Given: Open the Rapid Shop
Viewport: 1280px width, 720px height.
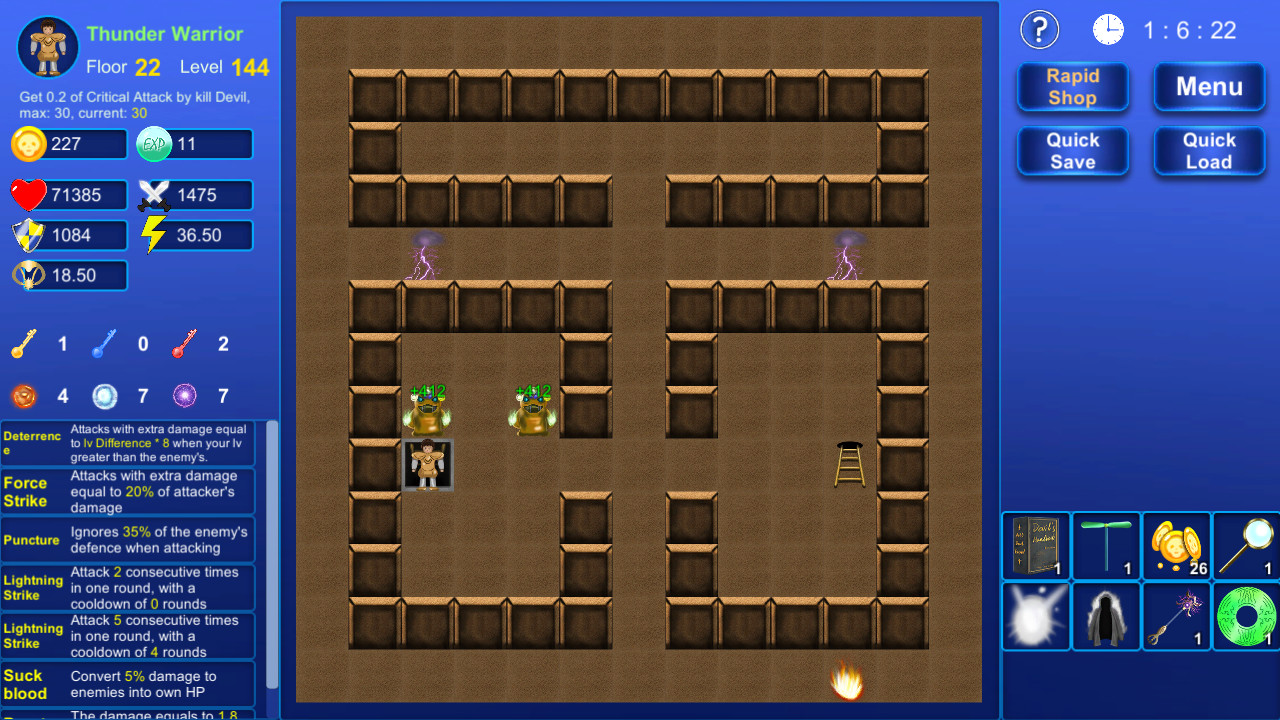Looking at the screenshot, I should pos(1072,87).
